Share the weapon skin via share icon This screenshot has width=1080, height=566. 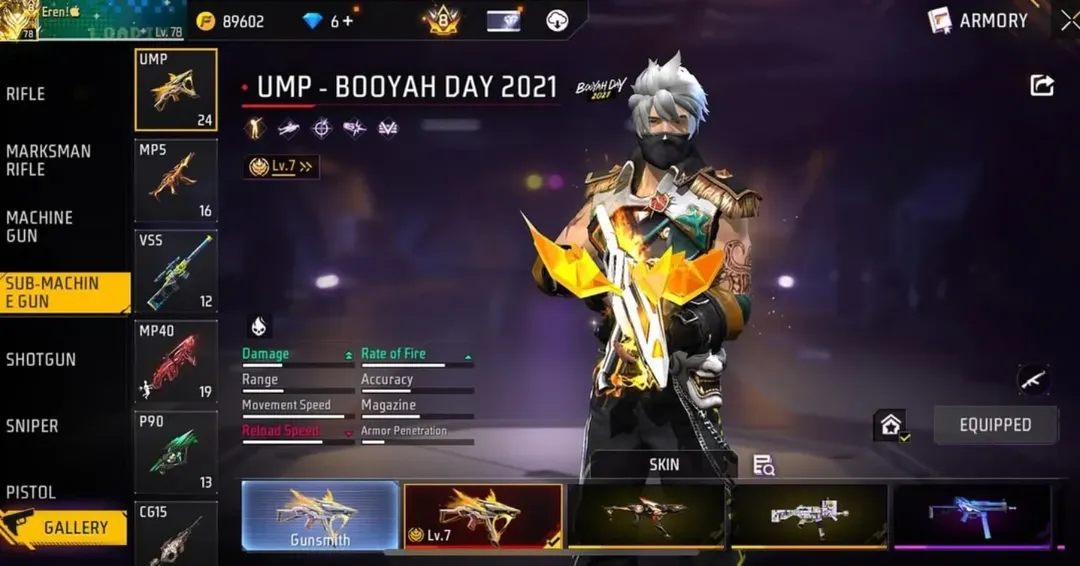coord(1042,86)
